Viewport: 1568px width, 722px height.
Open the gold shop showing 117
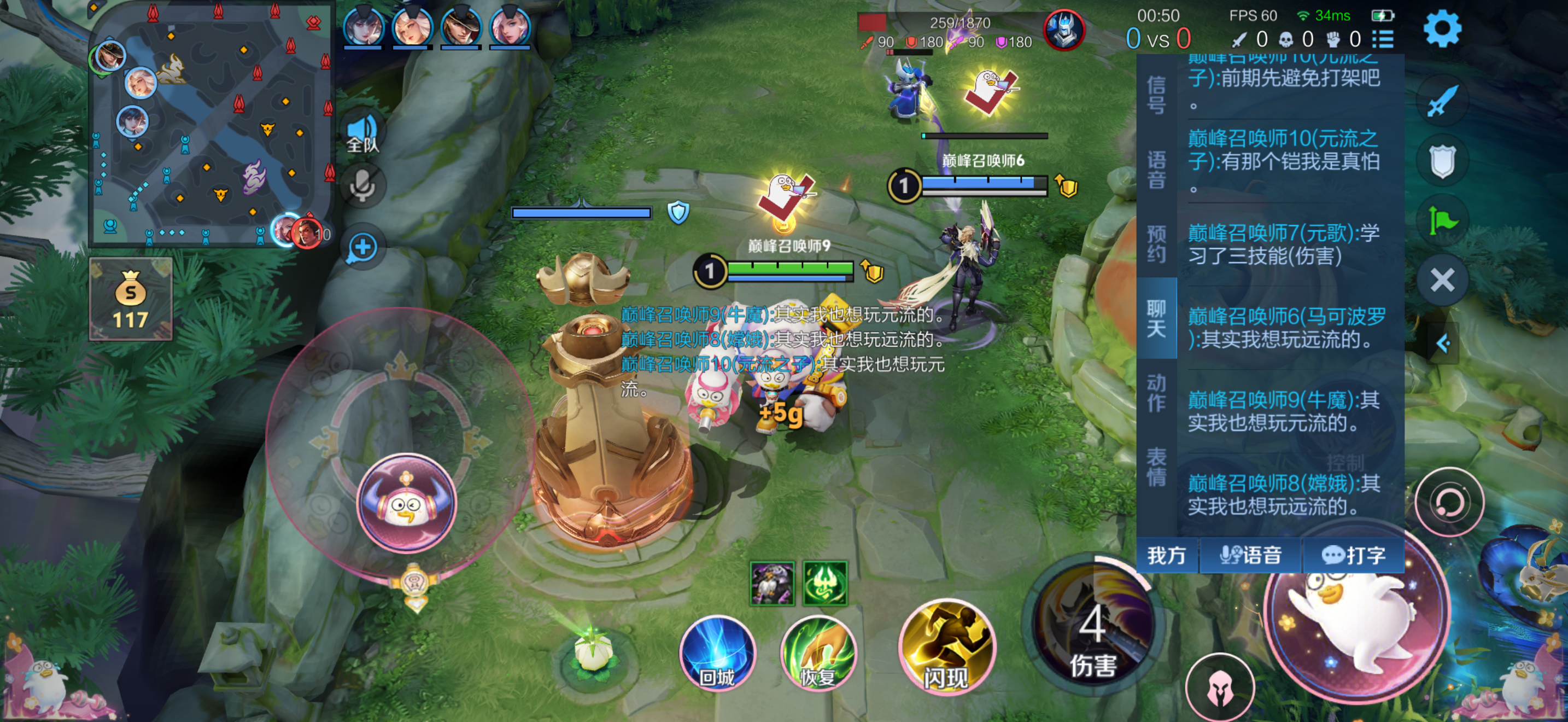[131, 299]
